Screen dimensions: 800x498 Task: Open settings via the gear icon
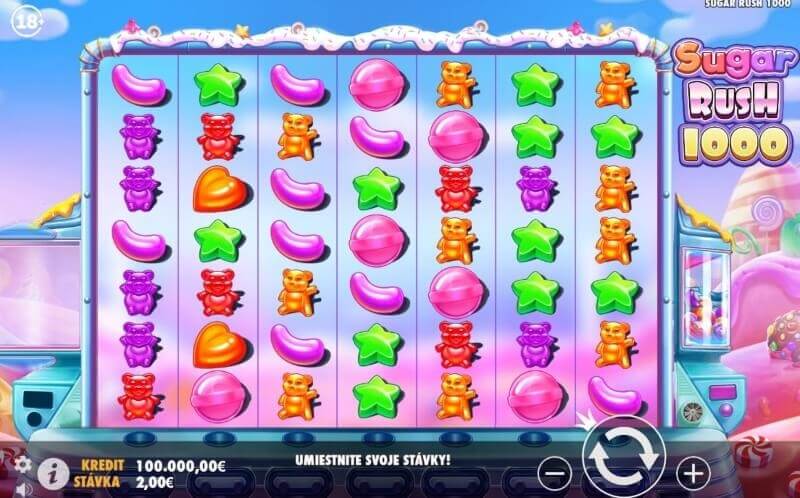pos(21,464)
